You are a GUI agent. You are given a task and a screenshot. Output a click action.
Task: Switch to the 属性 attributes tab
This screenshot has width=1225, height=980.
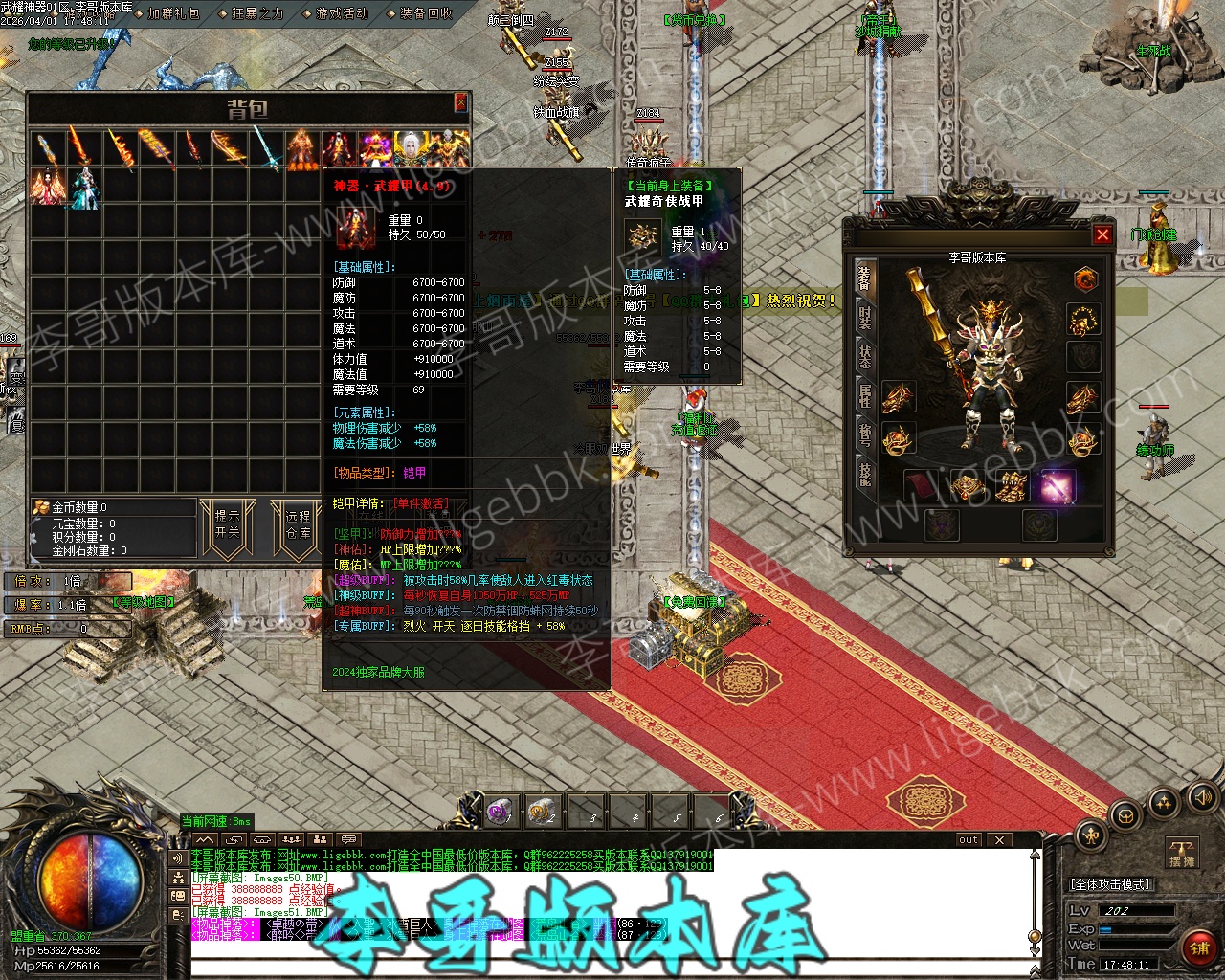864,394
